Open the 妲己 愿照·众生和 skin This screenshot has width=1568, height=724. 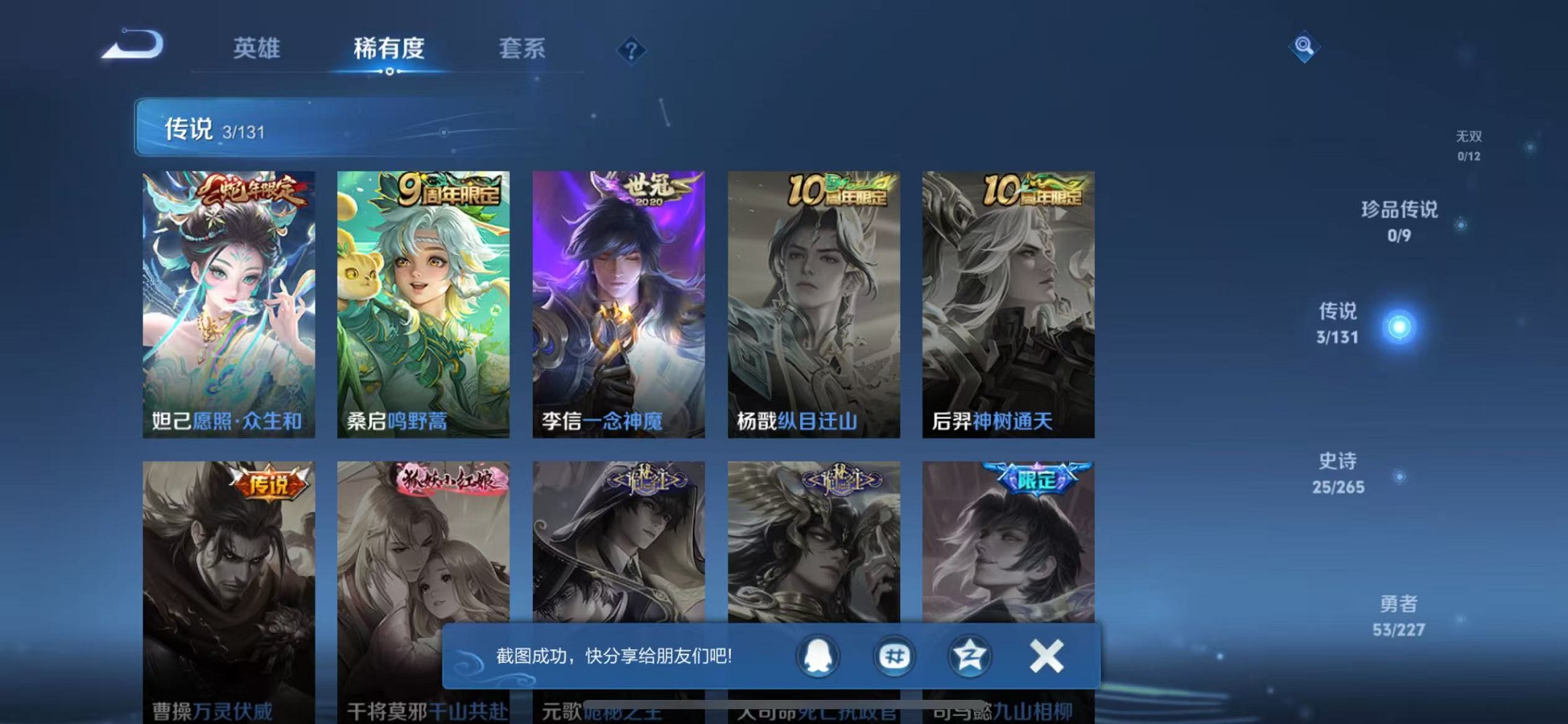click(228, 302)
